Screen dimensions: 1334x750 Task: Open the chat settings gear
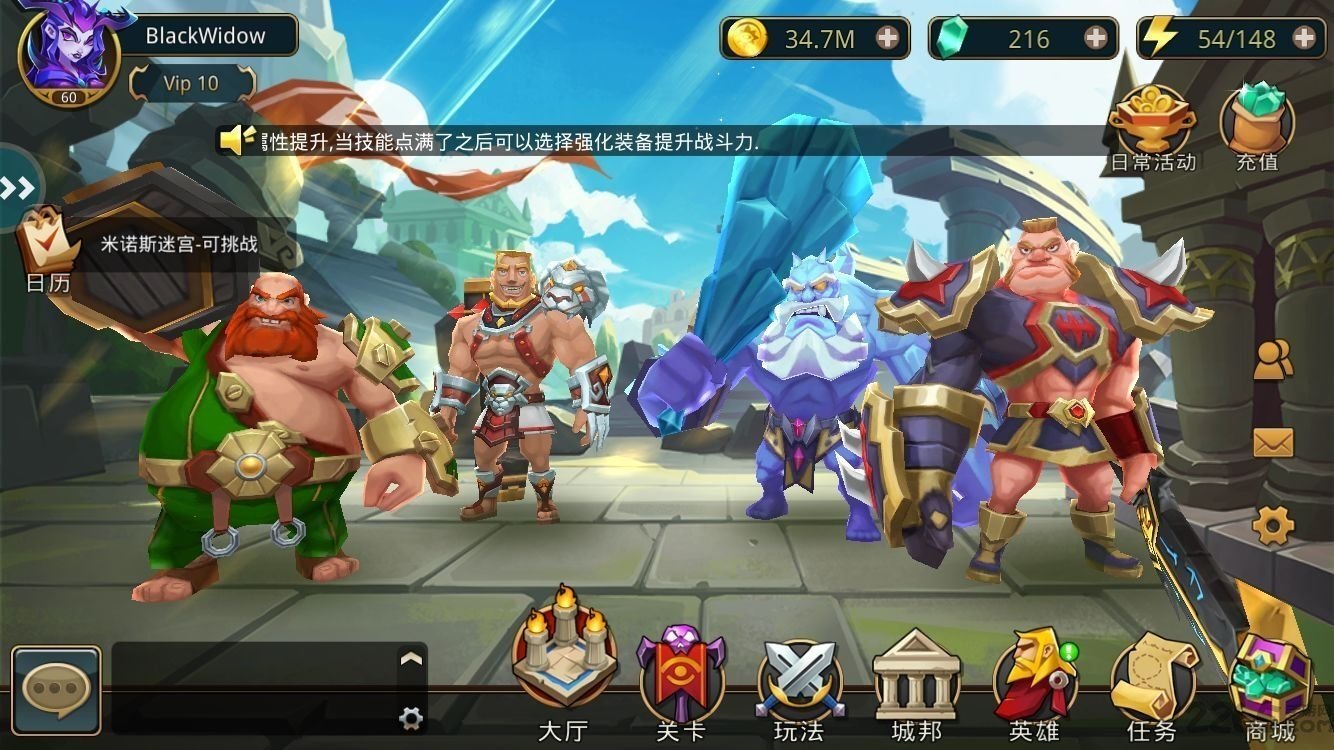pyautogui.click(x=411, y=716)
